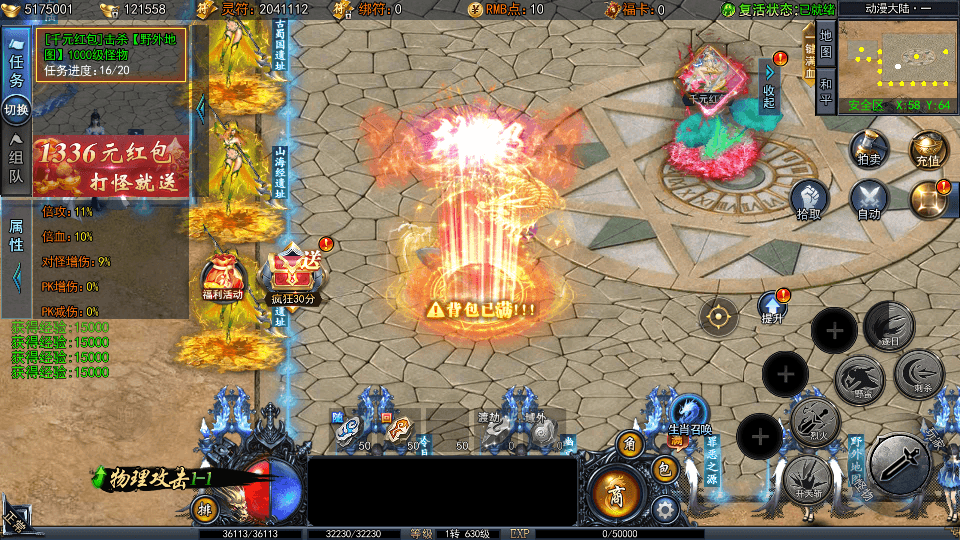Open the 提升 upgrade arrow icon
Screen dimensions: 960x540
click(772, 308)
